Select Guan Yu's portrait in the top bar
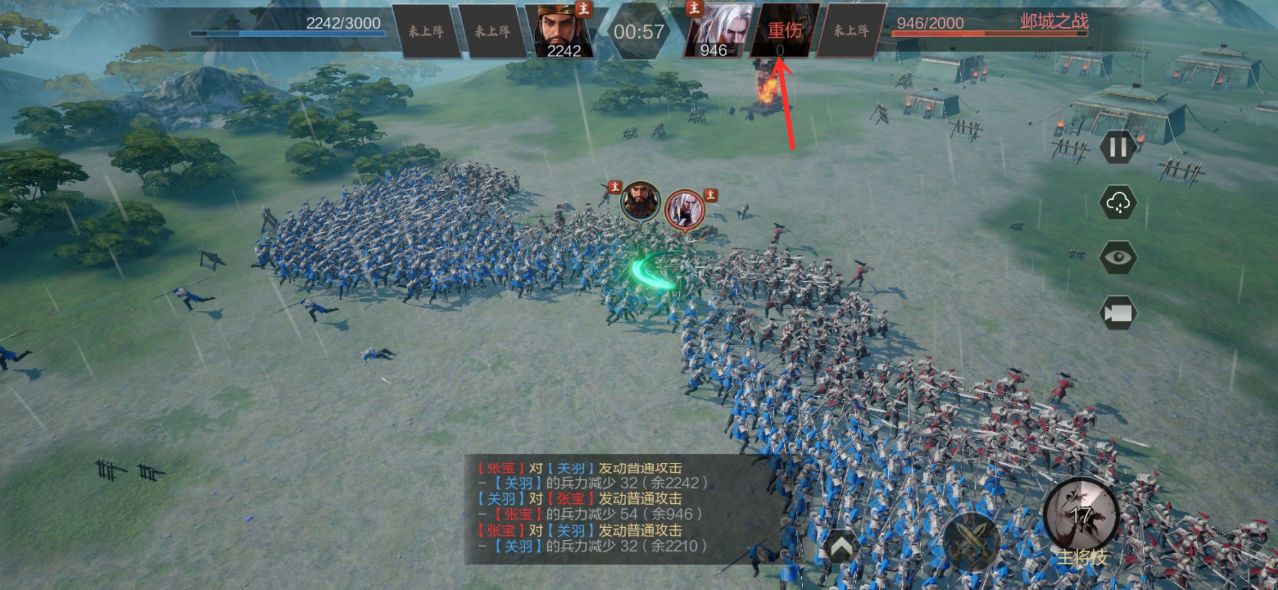 (560, 31)
